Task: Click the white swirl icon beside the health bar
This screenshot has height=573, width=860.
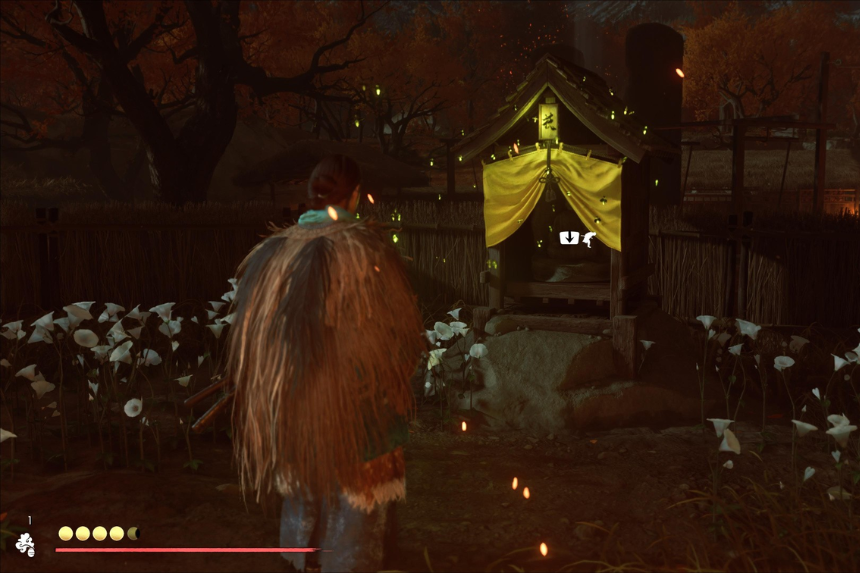Action: [25, 544]
